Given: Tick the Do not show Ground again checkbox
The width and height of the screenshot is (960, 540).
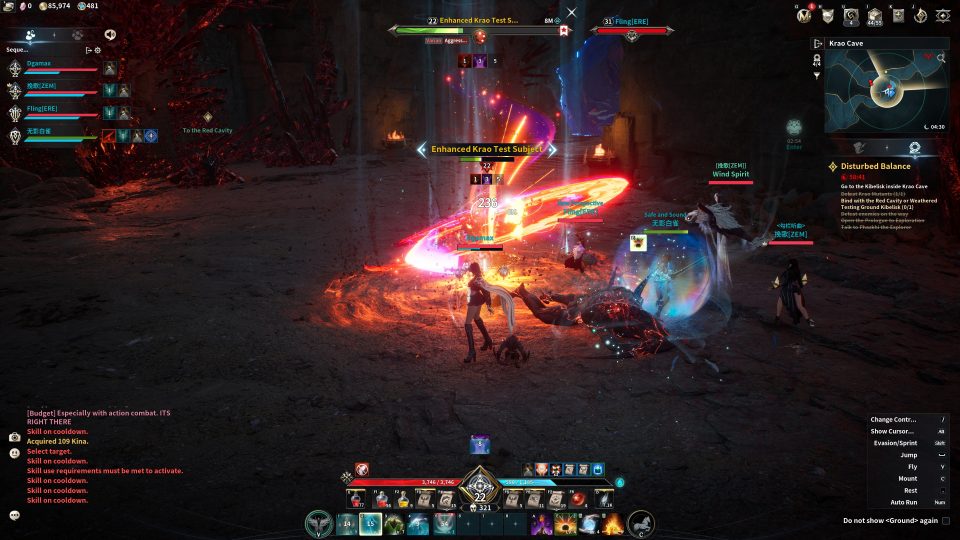Looking at the screenshot, I should click(x=946, y=520).
